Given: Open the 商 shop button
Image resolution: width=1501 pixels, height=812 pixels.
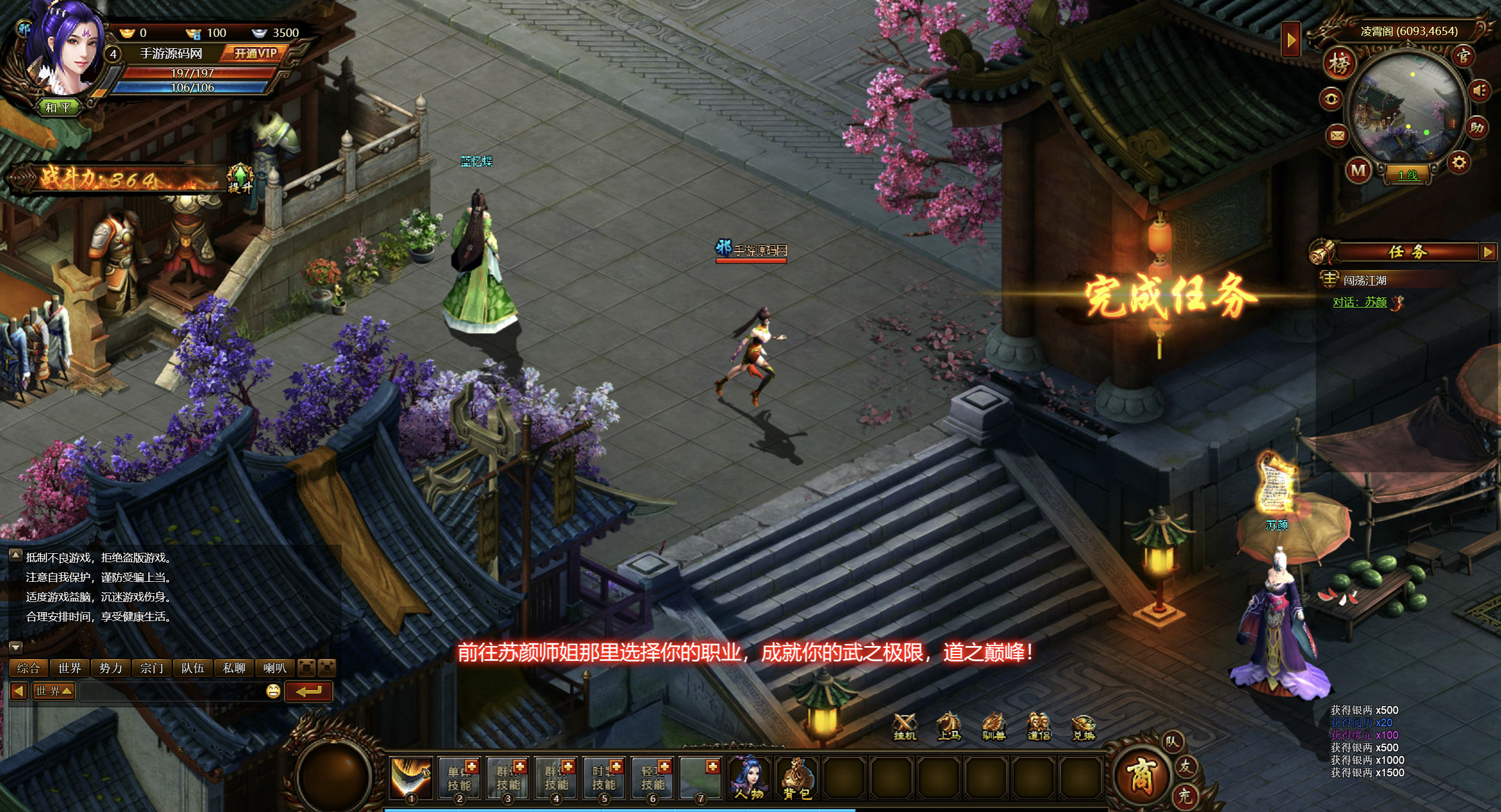Looking at the screenshot, I should [1140, 776].
